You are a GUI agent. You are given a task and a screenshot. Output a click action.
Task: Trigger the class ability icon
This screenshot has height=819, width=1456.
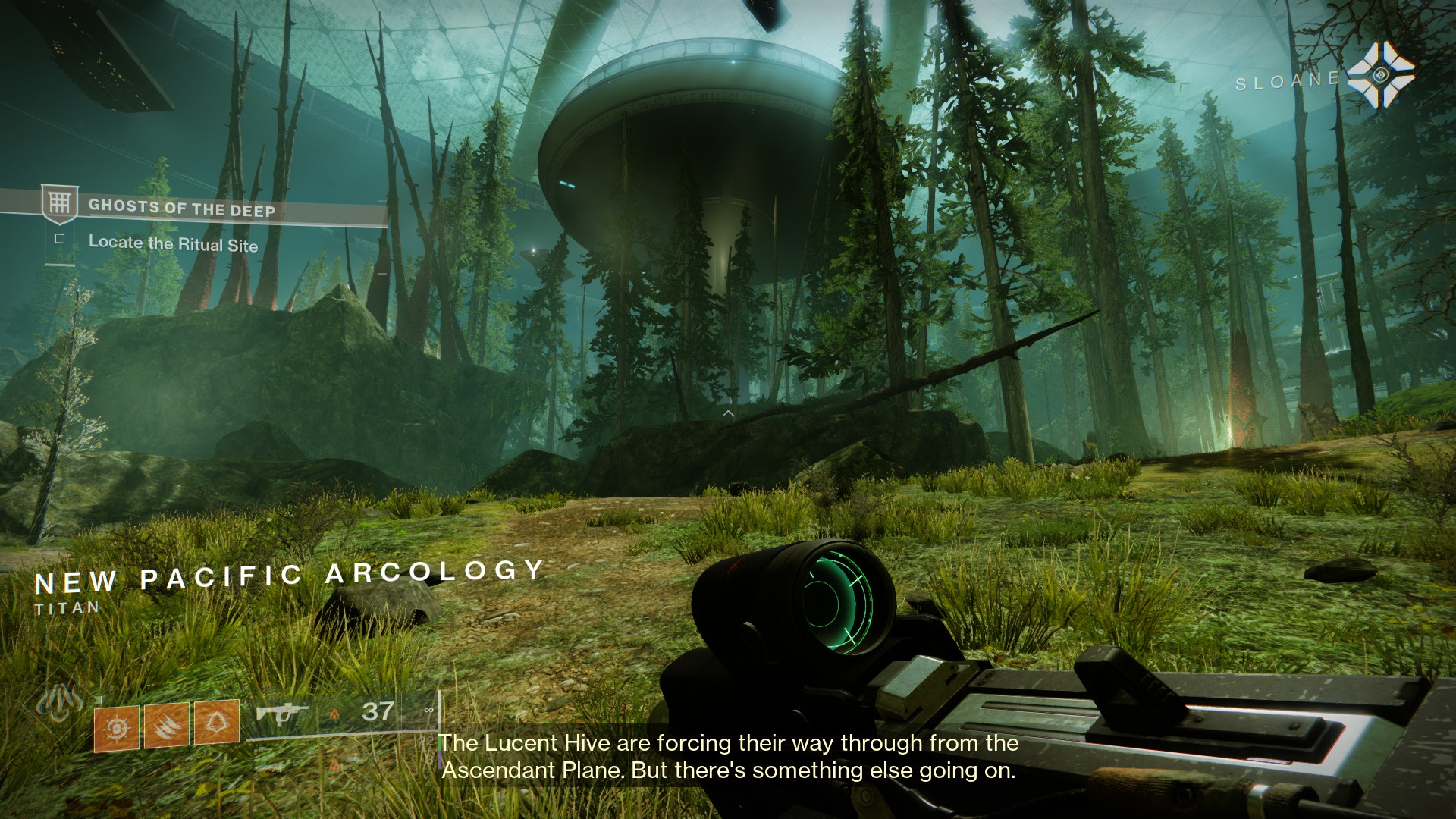pyautogui.click(x=216, y=722)
